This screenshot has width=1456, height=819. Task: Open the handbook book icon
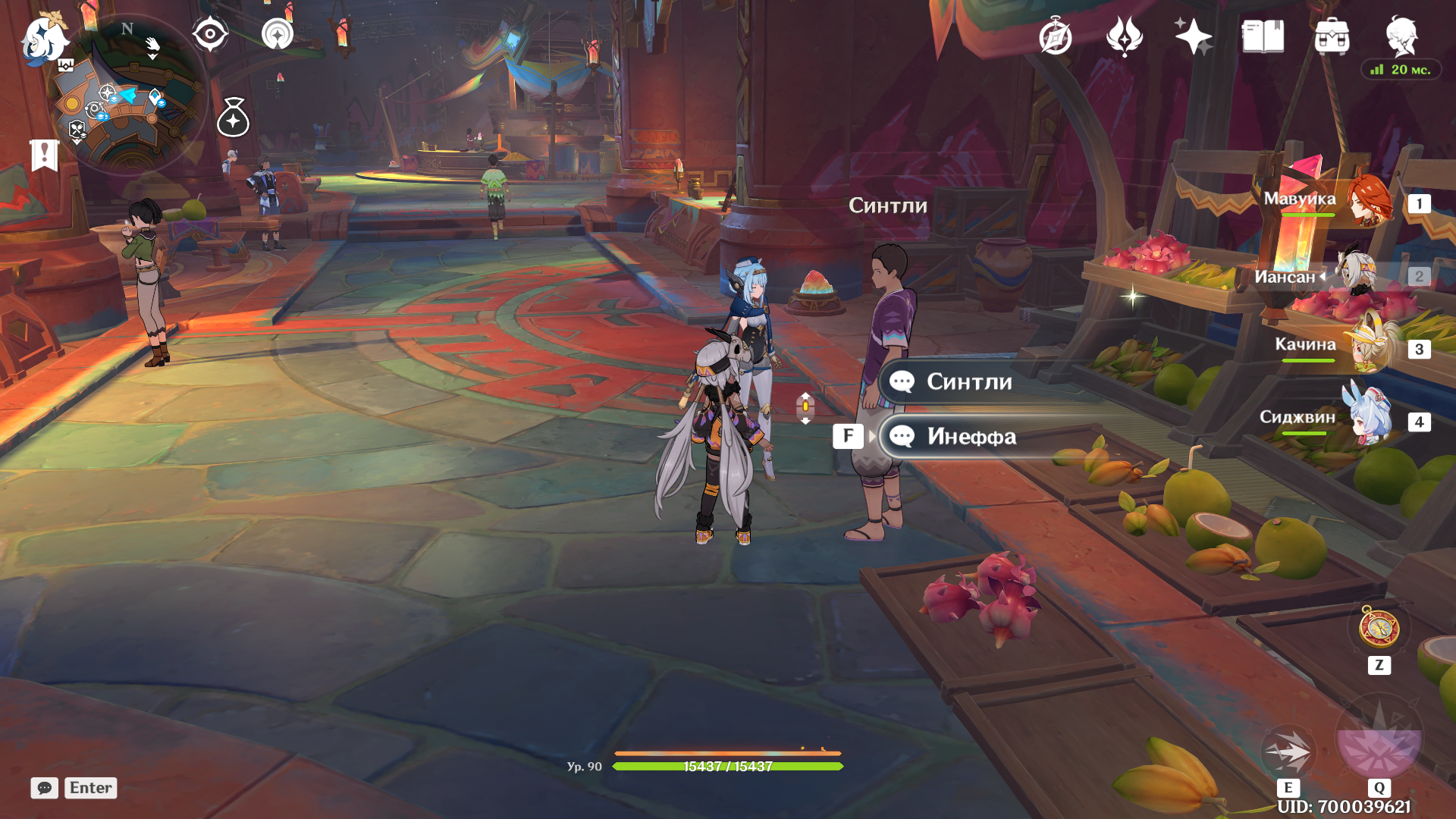click(x=1263, y=36)
